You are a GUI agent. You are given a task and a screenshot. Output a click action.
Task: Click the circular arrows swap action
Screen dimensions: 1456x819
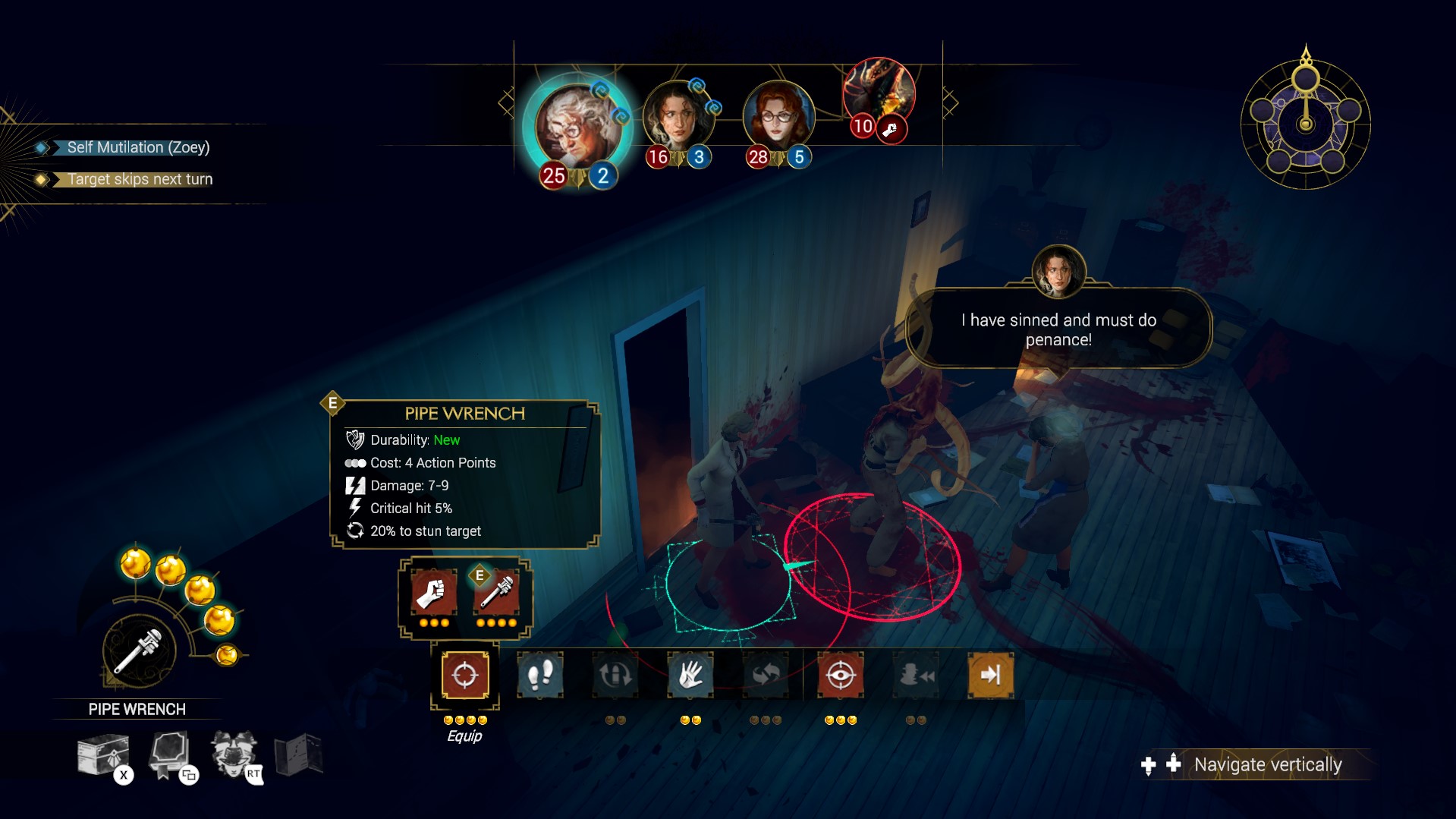[765, 675]
